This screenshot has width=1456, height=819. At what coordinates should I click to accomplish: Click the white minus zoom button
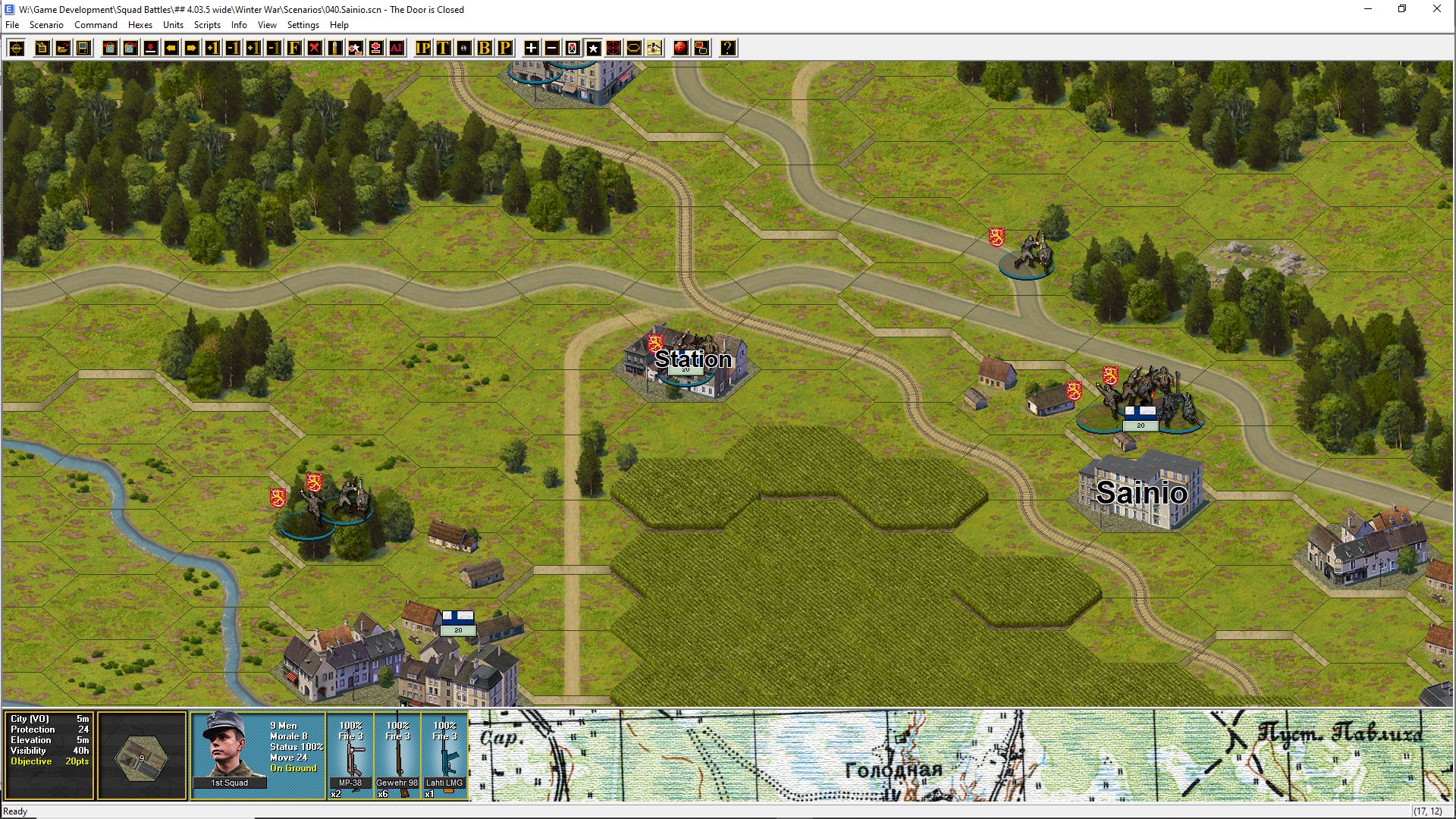[x=552, y=49]
